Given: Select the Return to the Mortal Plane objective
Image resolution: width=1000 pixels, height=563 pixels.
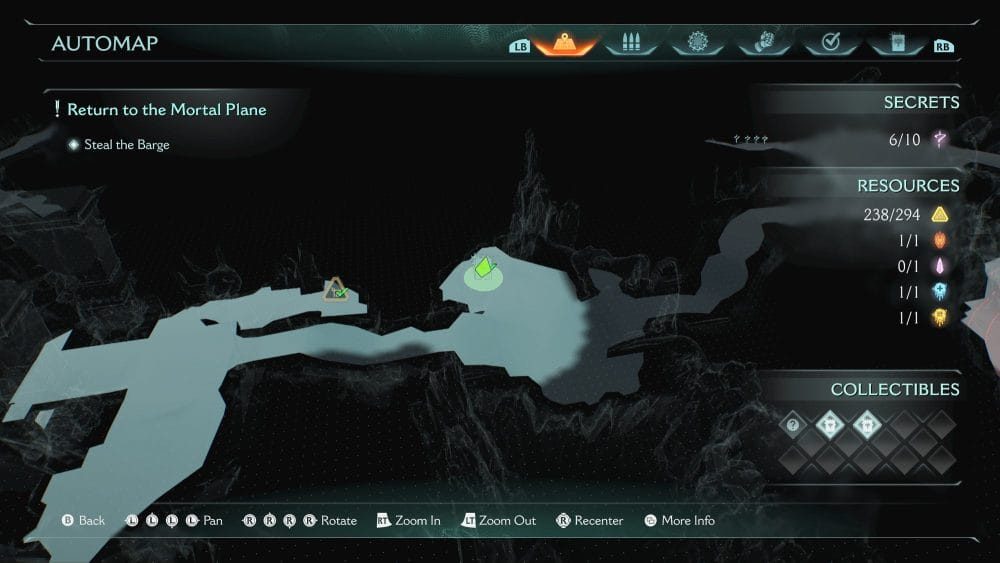Looking at the screenshot, I should tap(166, 109).
